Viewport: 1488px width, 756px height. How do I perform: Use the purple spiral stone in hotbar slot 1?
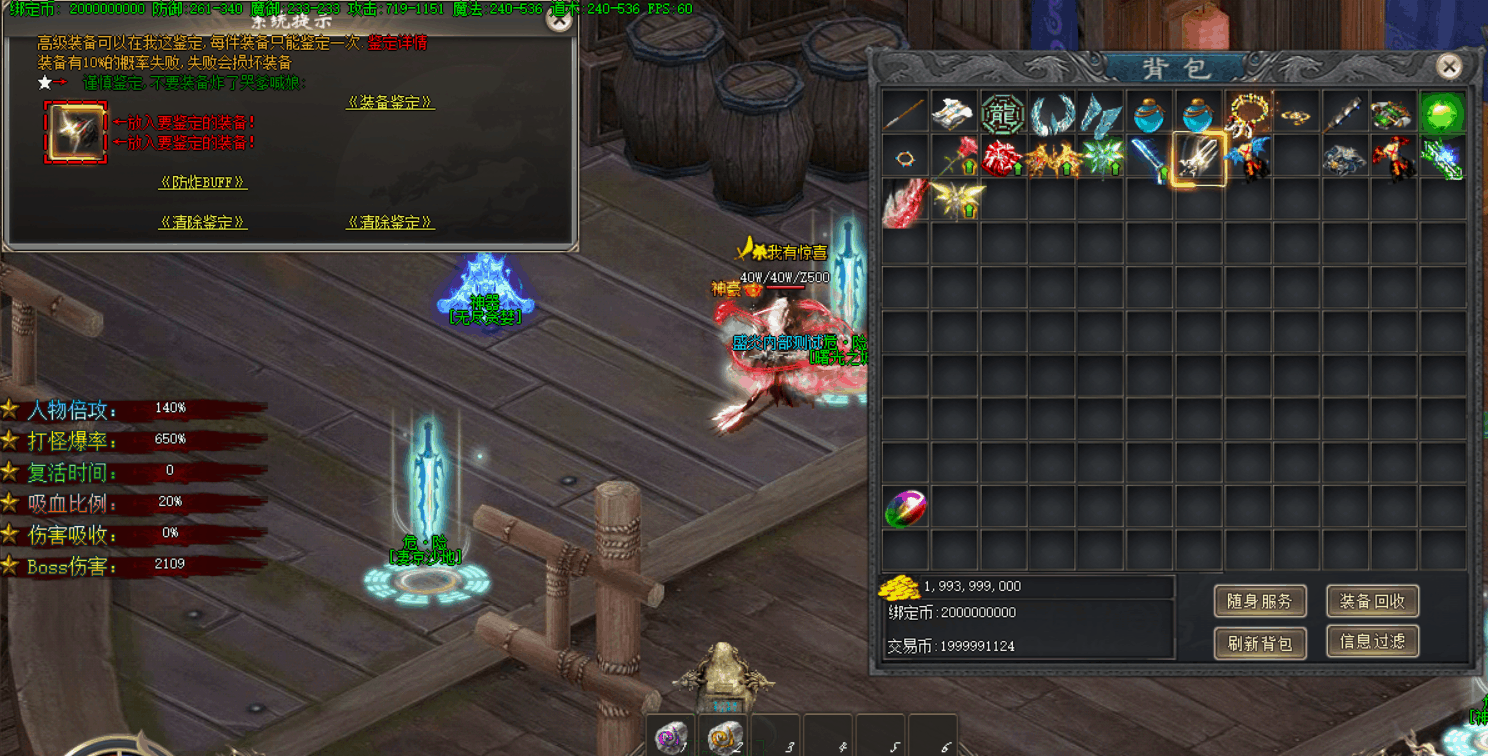tap(671, 737)
